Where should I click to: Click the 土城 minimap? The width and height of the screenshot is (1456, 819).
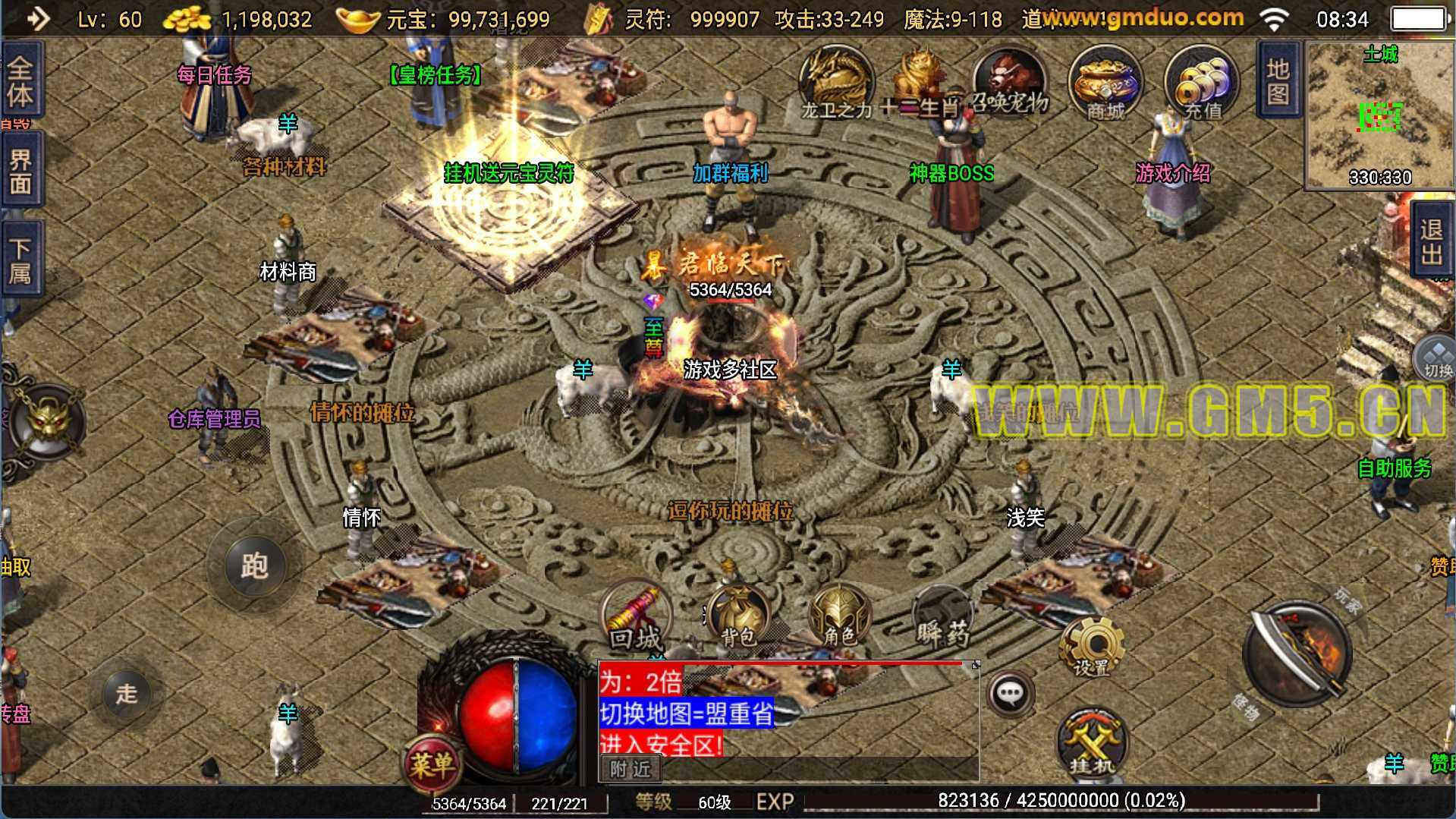[1379, 115]
